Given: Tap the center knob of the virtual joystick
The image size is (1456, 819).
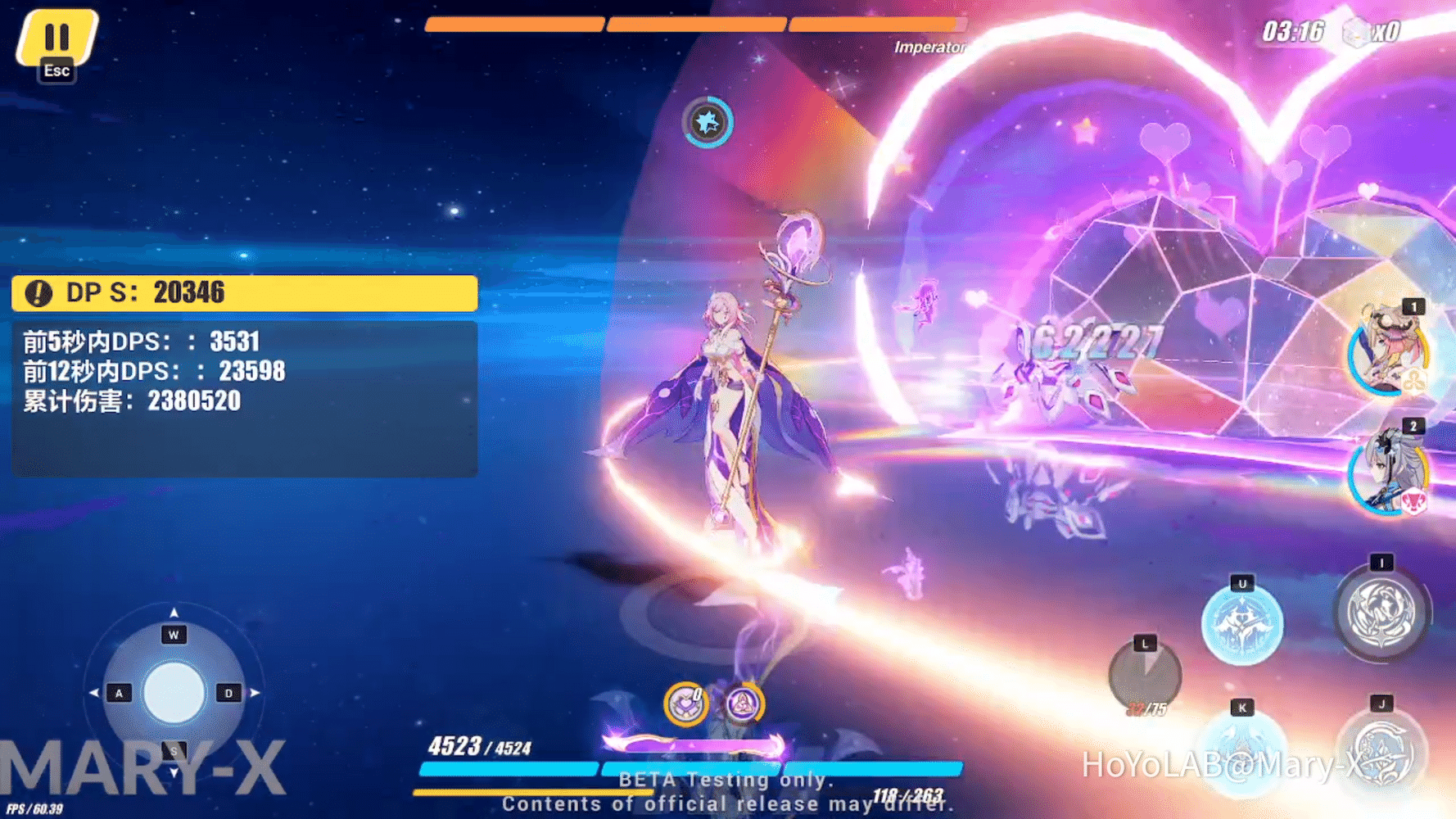Looking at the screenshot, I should [x=173, y=693].
